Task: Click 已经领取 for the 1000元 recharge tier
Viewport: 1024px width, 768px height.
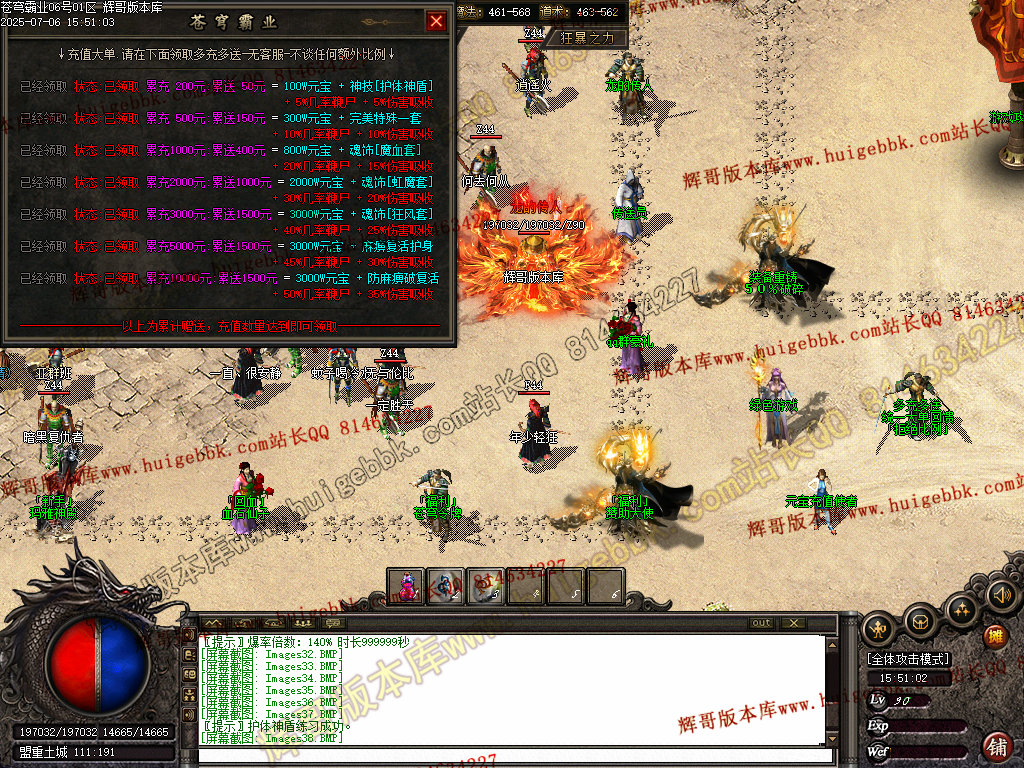Action: coord(46,151)
